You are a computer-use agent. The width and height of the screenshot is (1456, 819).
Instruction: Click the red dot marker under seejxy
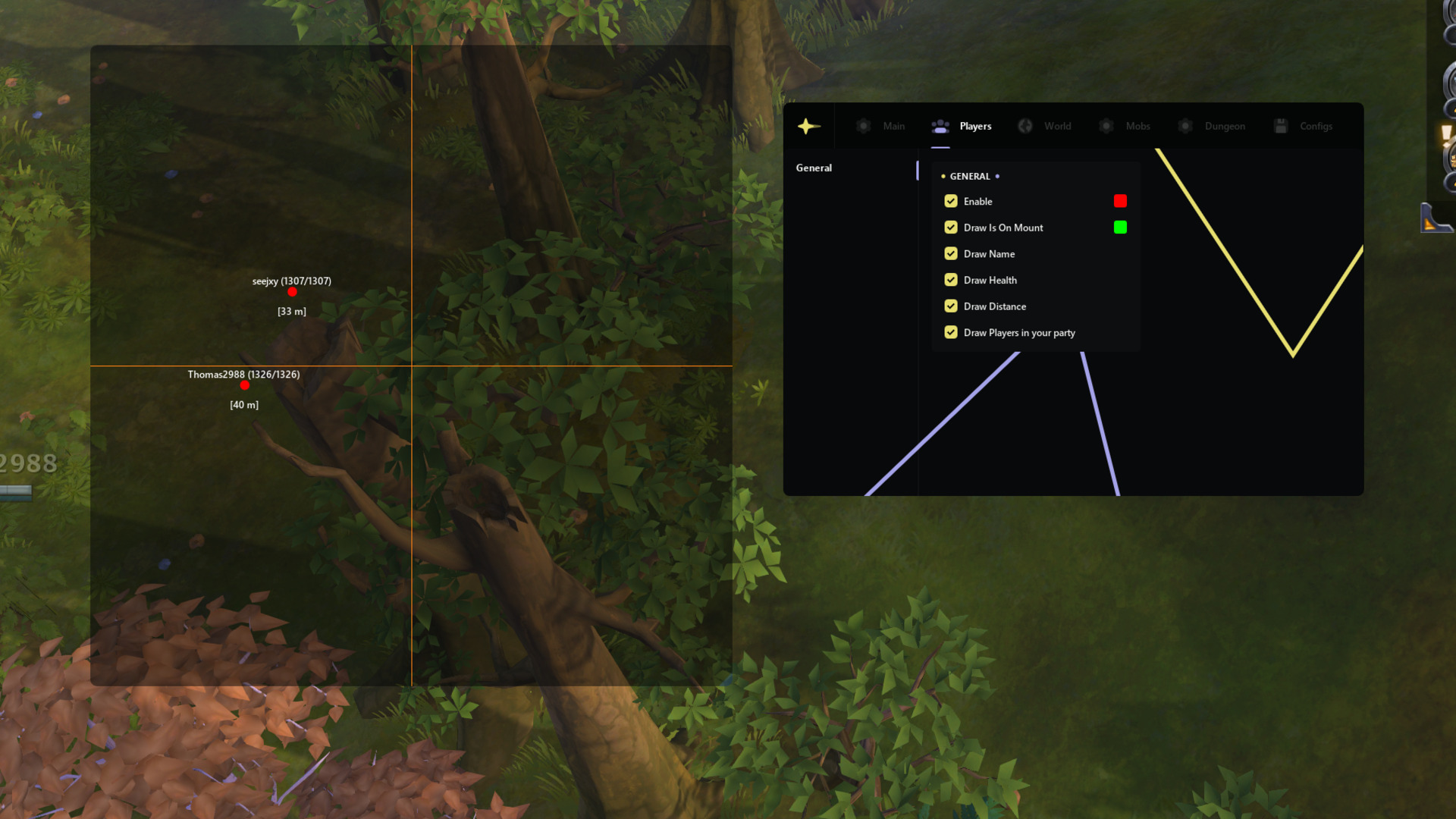pyautogui.click(x=292, y=291)
